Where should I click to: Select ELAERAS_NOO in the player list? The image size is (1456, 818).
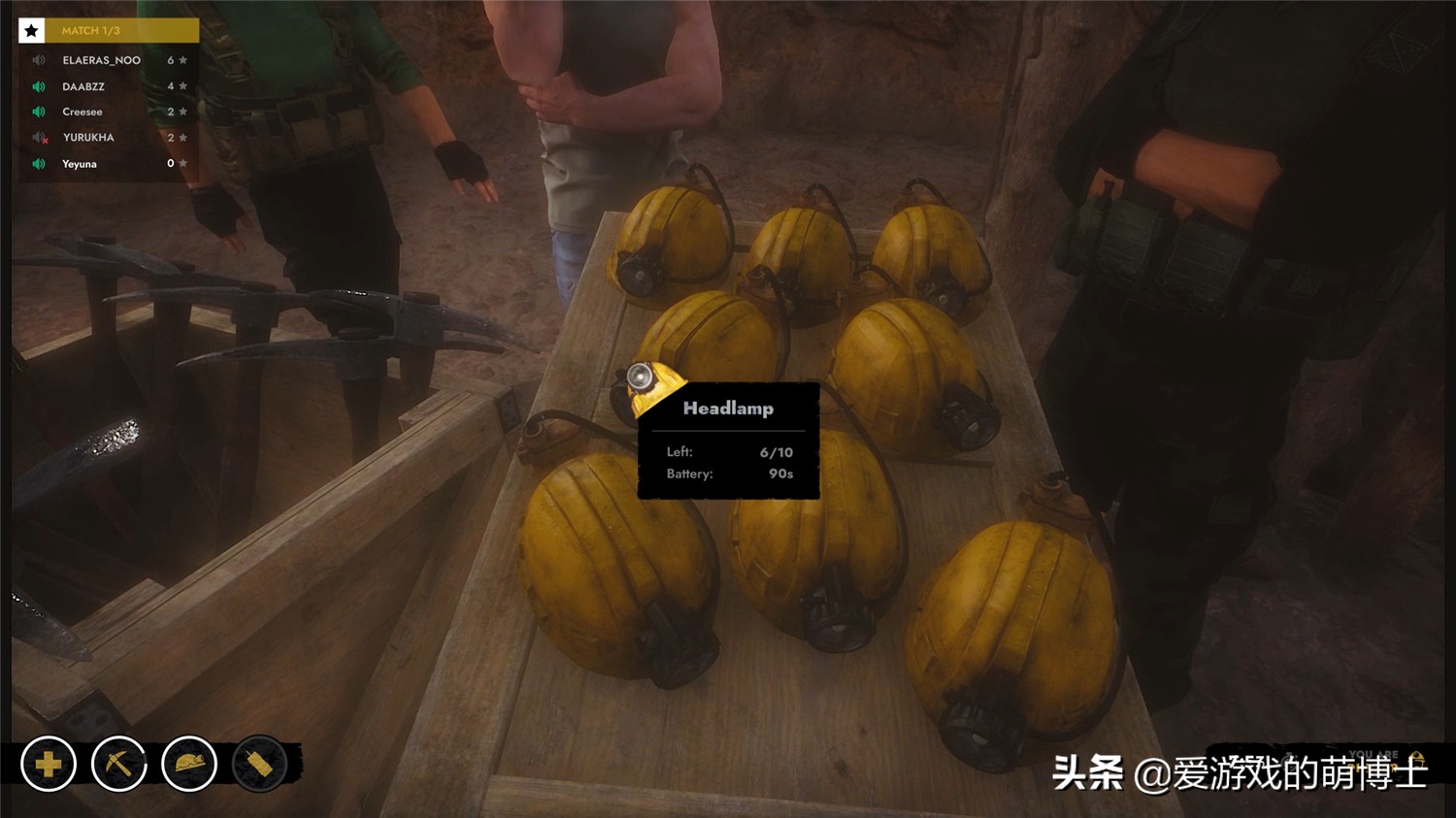click(x=101, y=60)
